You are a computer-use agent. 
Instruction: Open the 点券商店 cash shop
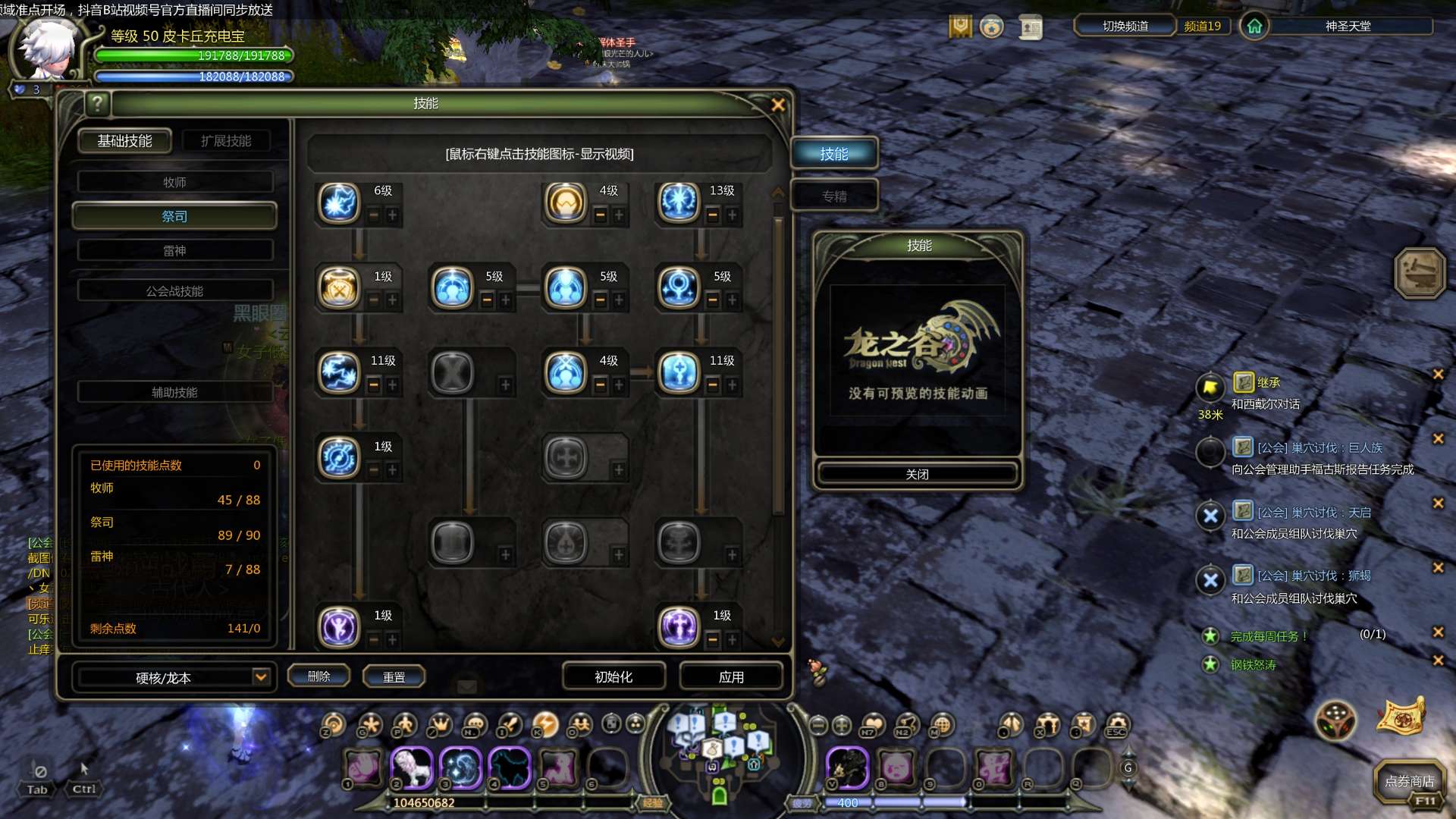[1409, 781]
